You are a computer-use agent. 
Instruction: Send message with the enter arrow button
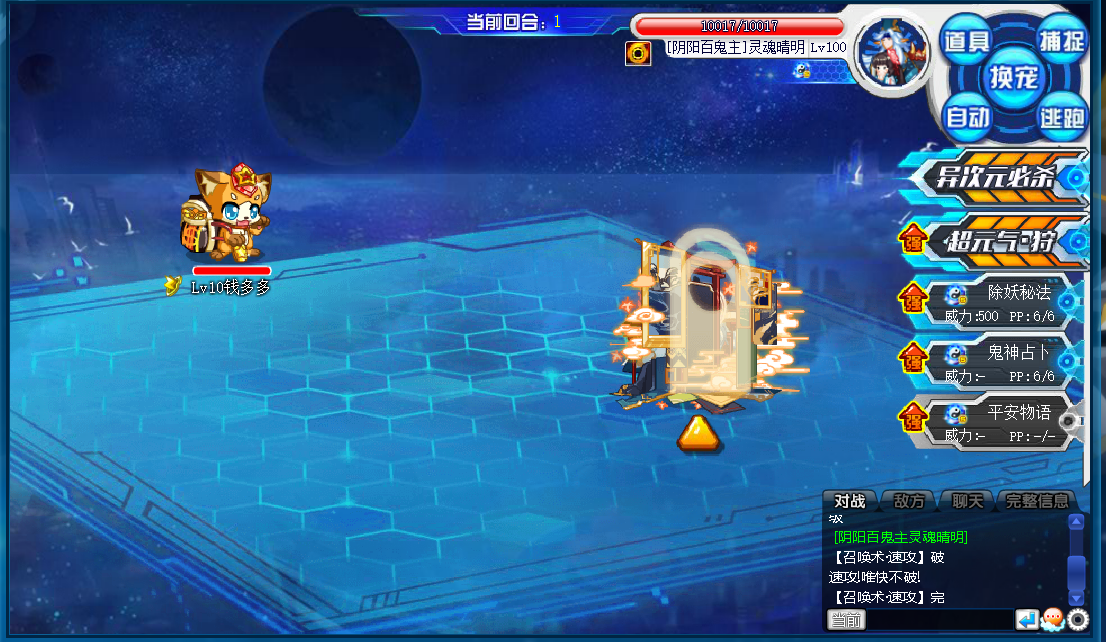click(1027, 620)
